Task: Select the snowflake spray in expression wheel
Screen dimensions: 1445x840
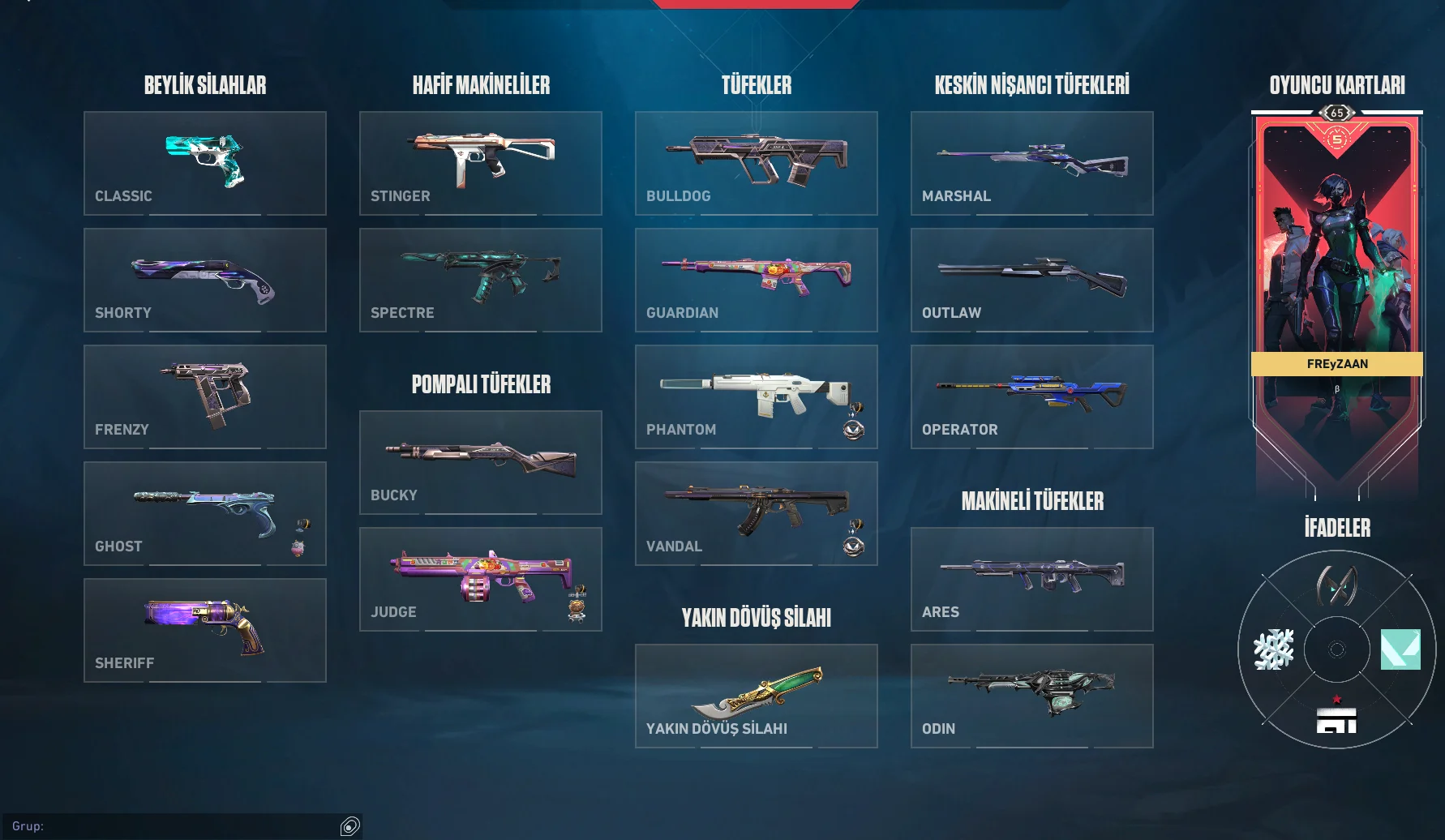Action: (1273, 649)
